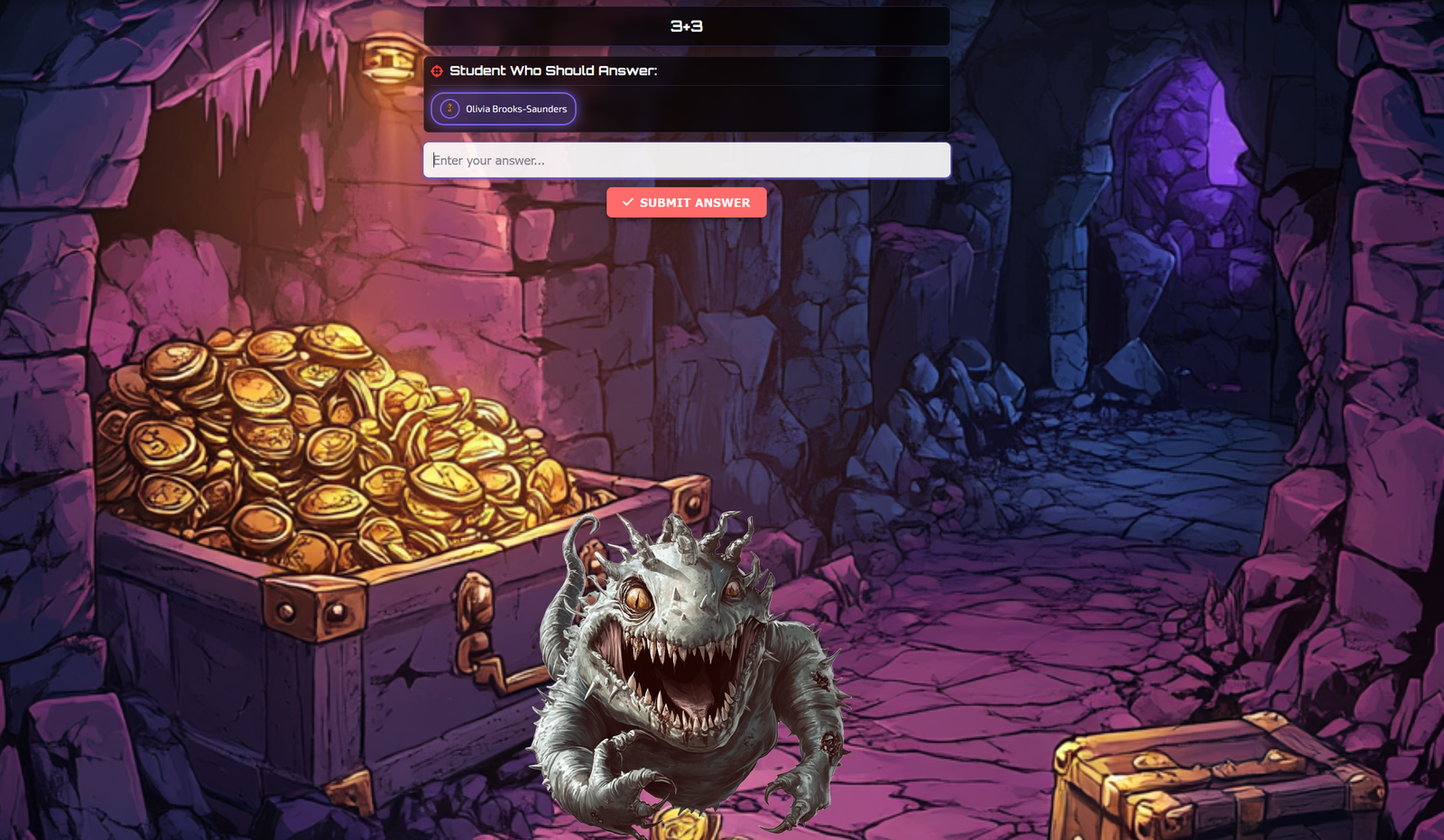The image size is (1444, 840).
Task: Click the red crosshair target icon
Action: coord(437,69)
